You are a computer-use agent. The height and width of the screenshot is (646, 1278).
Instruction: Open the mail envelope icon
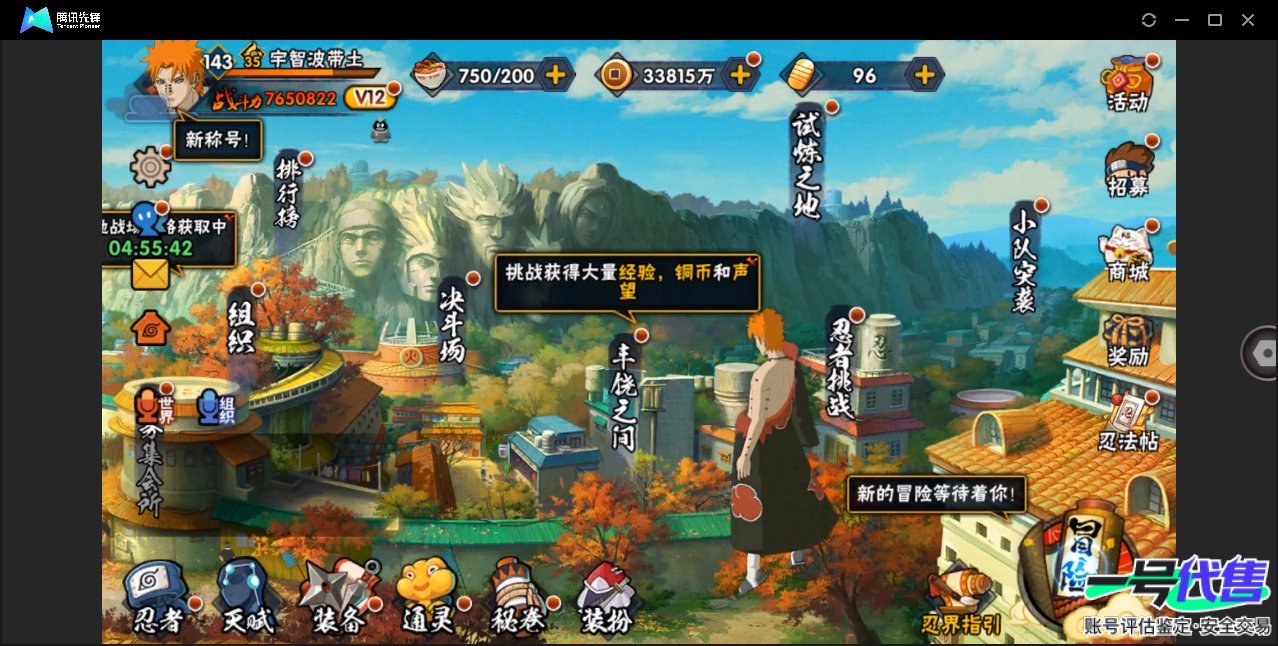[150, 273]
